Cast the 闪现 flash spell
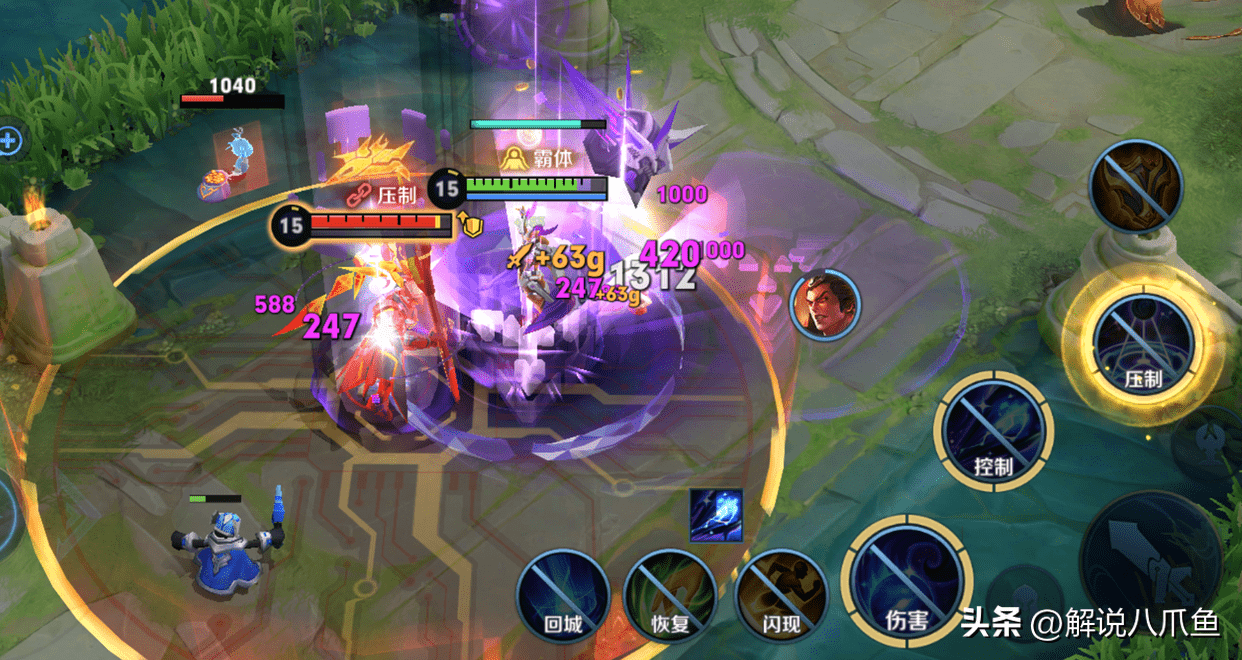The width and height of the screenshot is (1242, 660). [780, 596]
